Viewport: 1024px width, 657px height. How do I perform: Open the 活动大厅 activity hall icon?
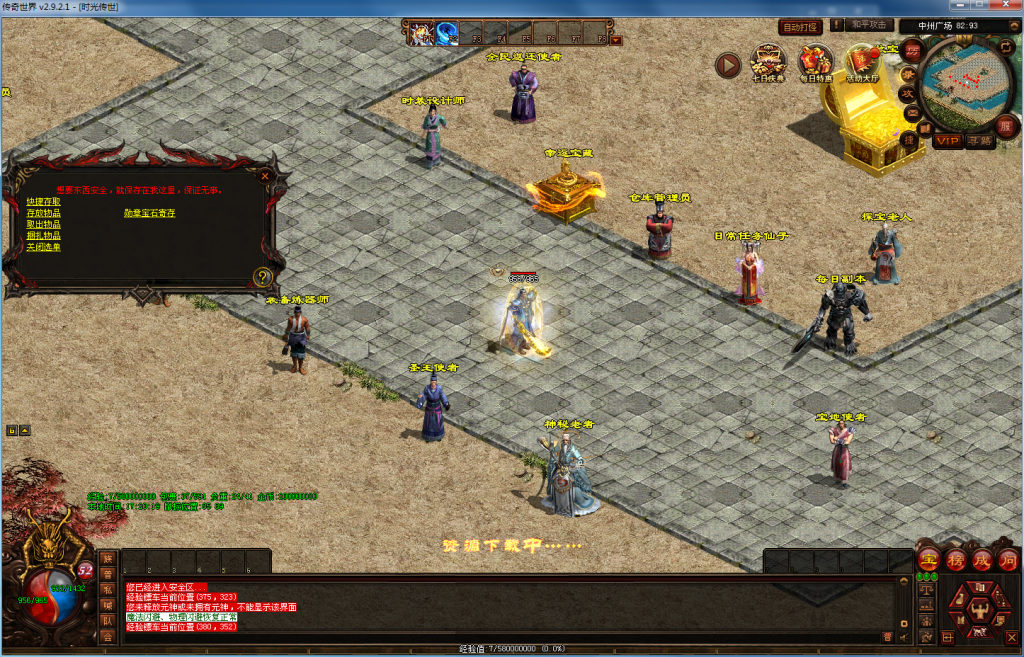[x=861, y=62]
